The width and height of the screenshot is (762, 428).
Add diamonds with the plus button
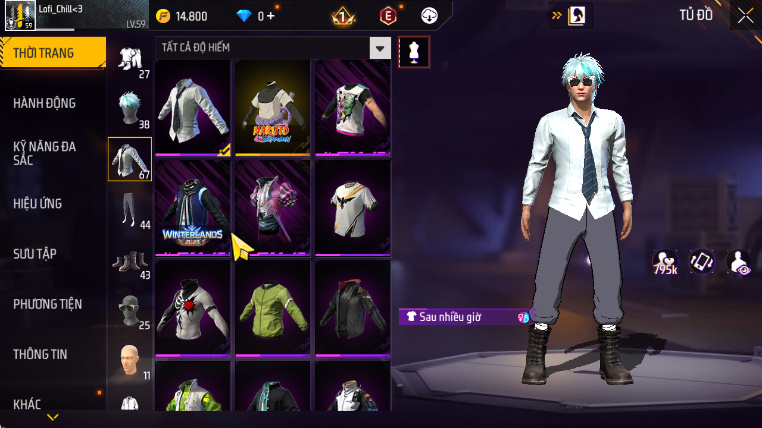pos(270,16)
